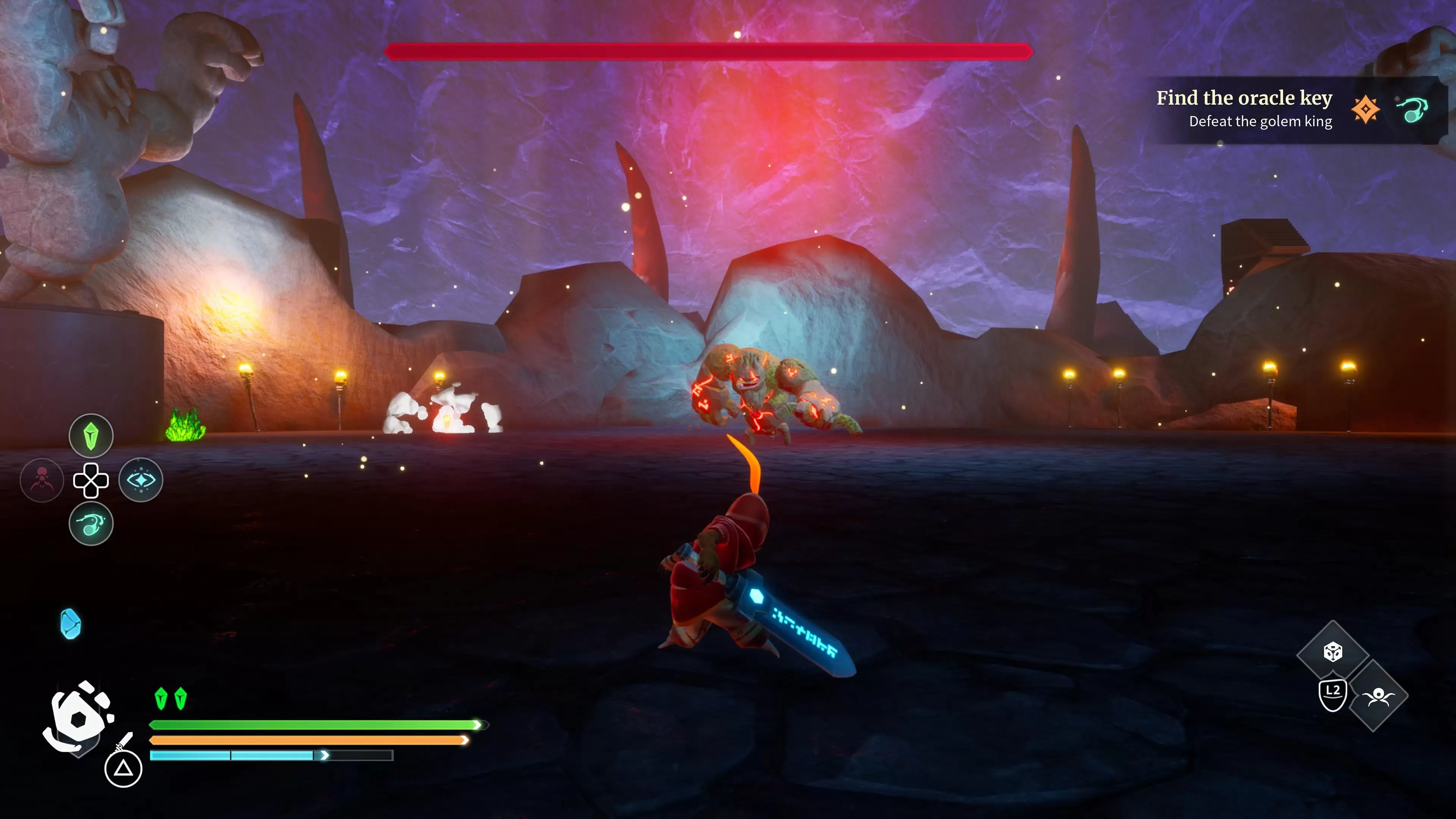Click the red spider ability icon
This screenshot has width=1456, height=819.
[42, 480]
